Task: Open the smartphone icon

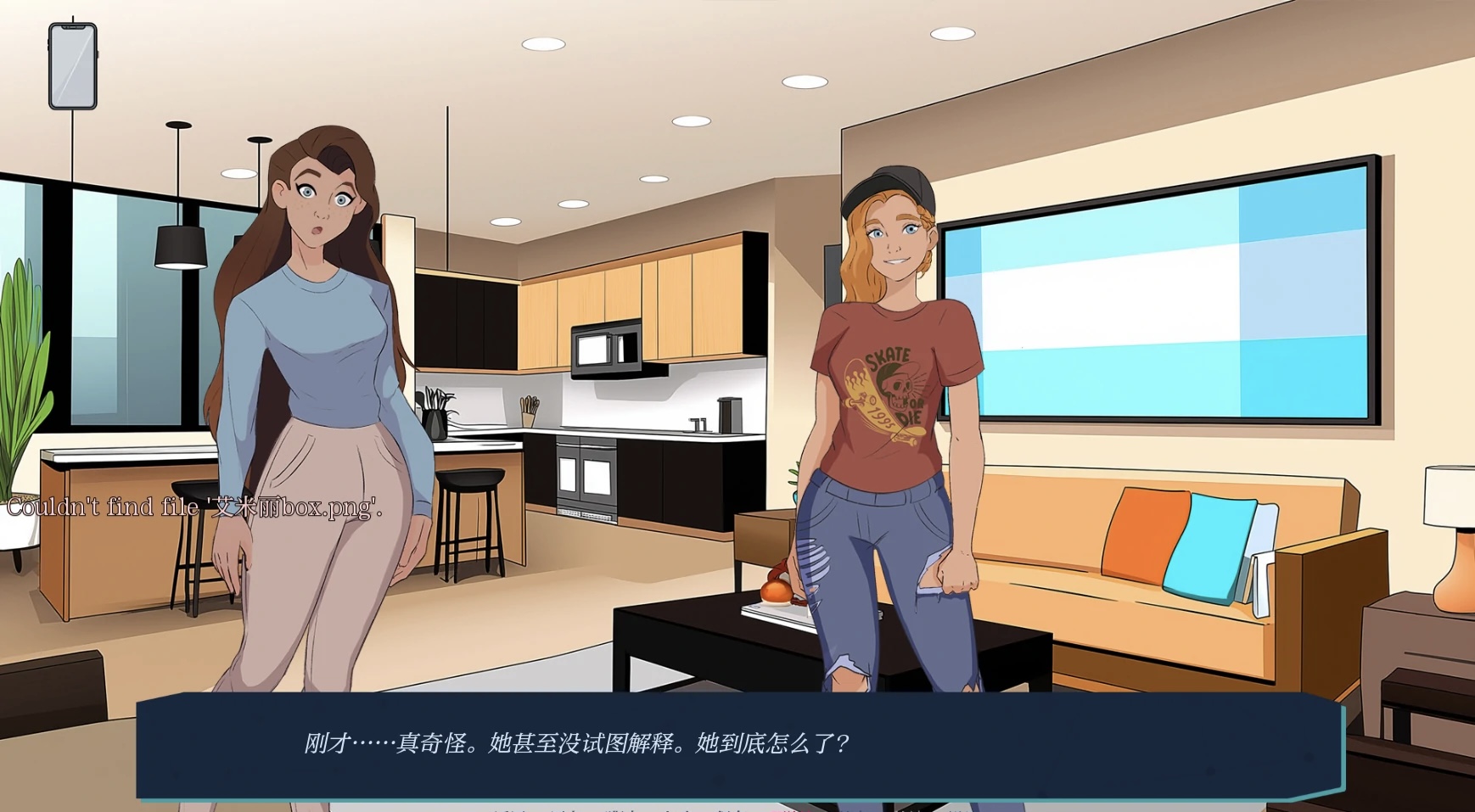Action: pyautogui.click(x=73, y=66)
